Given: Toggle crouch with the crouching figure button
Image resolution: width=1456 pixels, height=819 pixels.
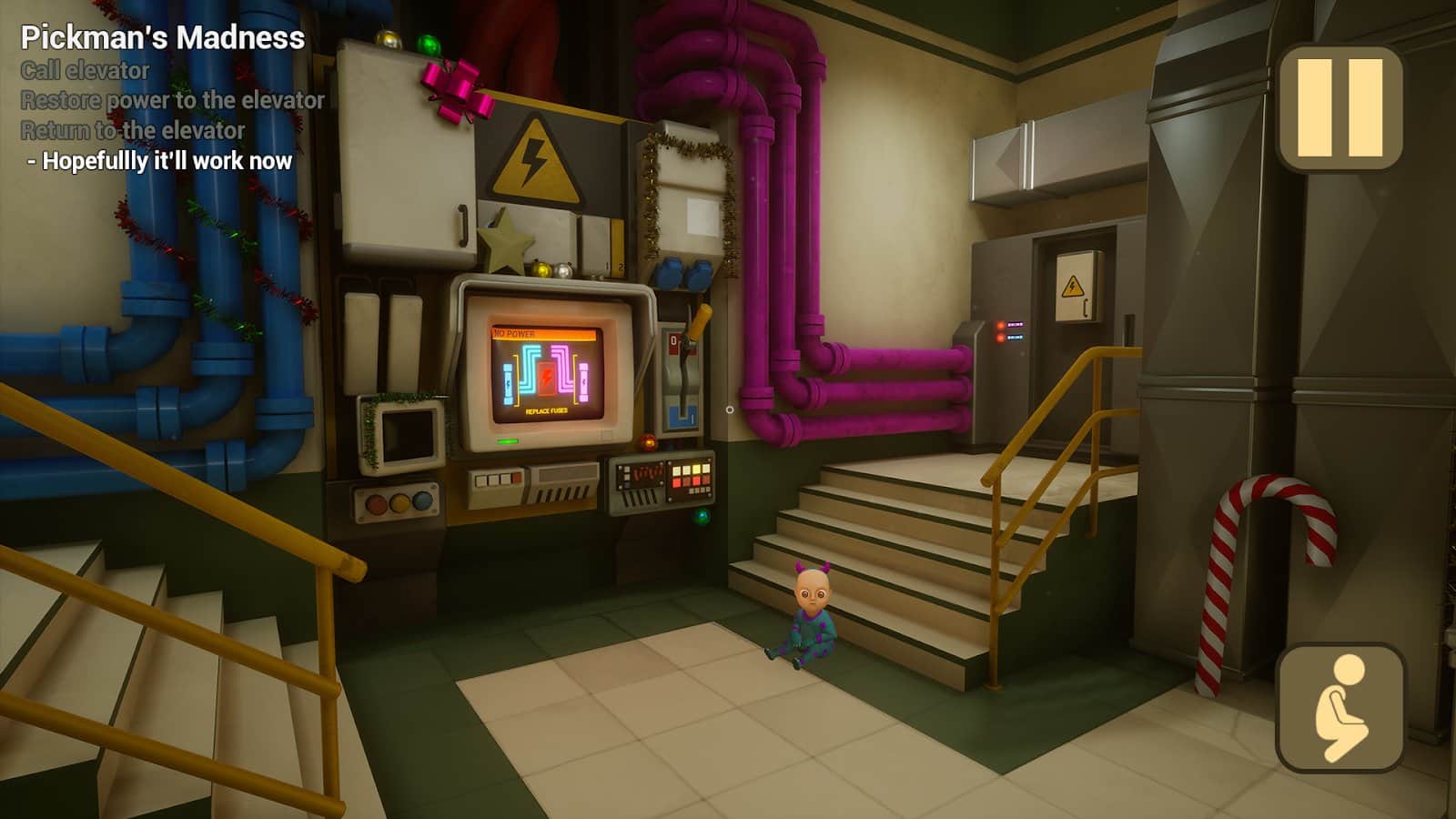Looking at the screenshot, I should point(1340,707).
